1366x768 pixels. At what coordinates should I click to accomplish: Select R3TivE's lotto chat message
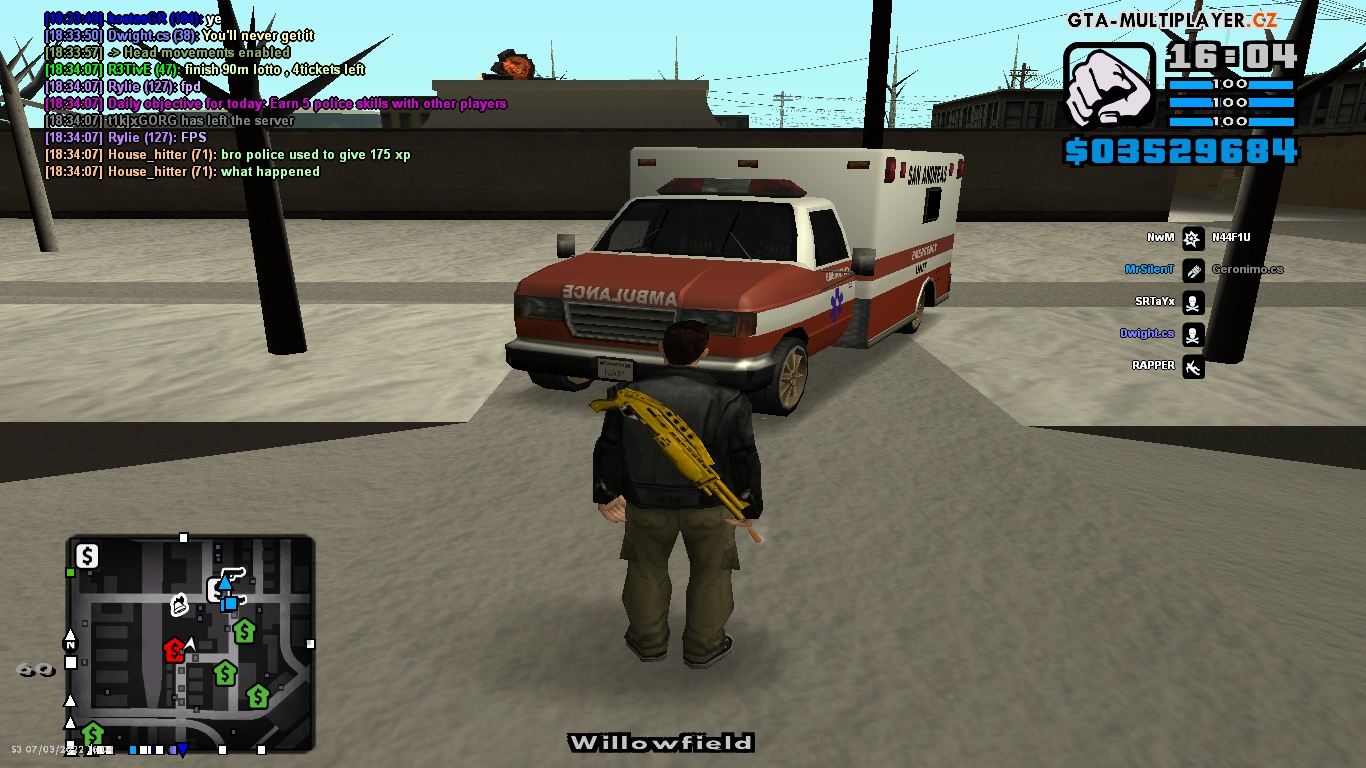coord(236,70)
